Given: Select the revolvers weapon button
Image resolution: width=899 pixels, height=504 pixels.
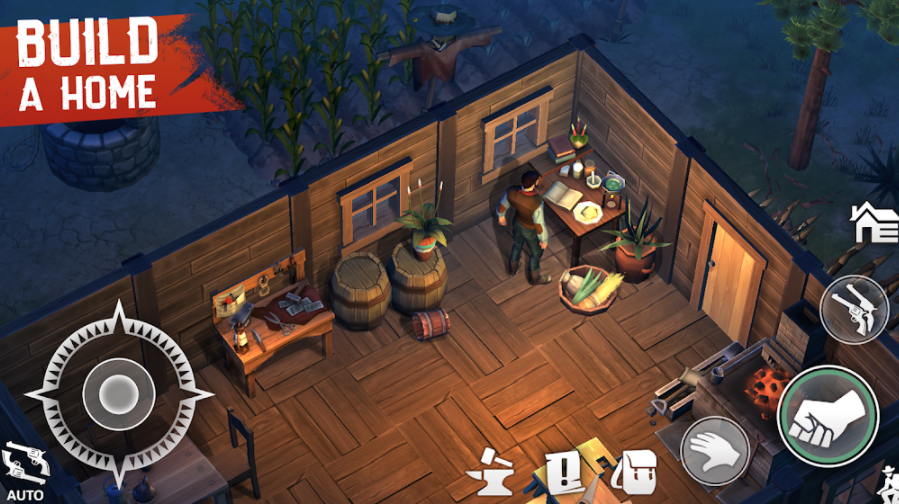Looking at the screenshot, I should pos(853,309).
